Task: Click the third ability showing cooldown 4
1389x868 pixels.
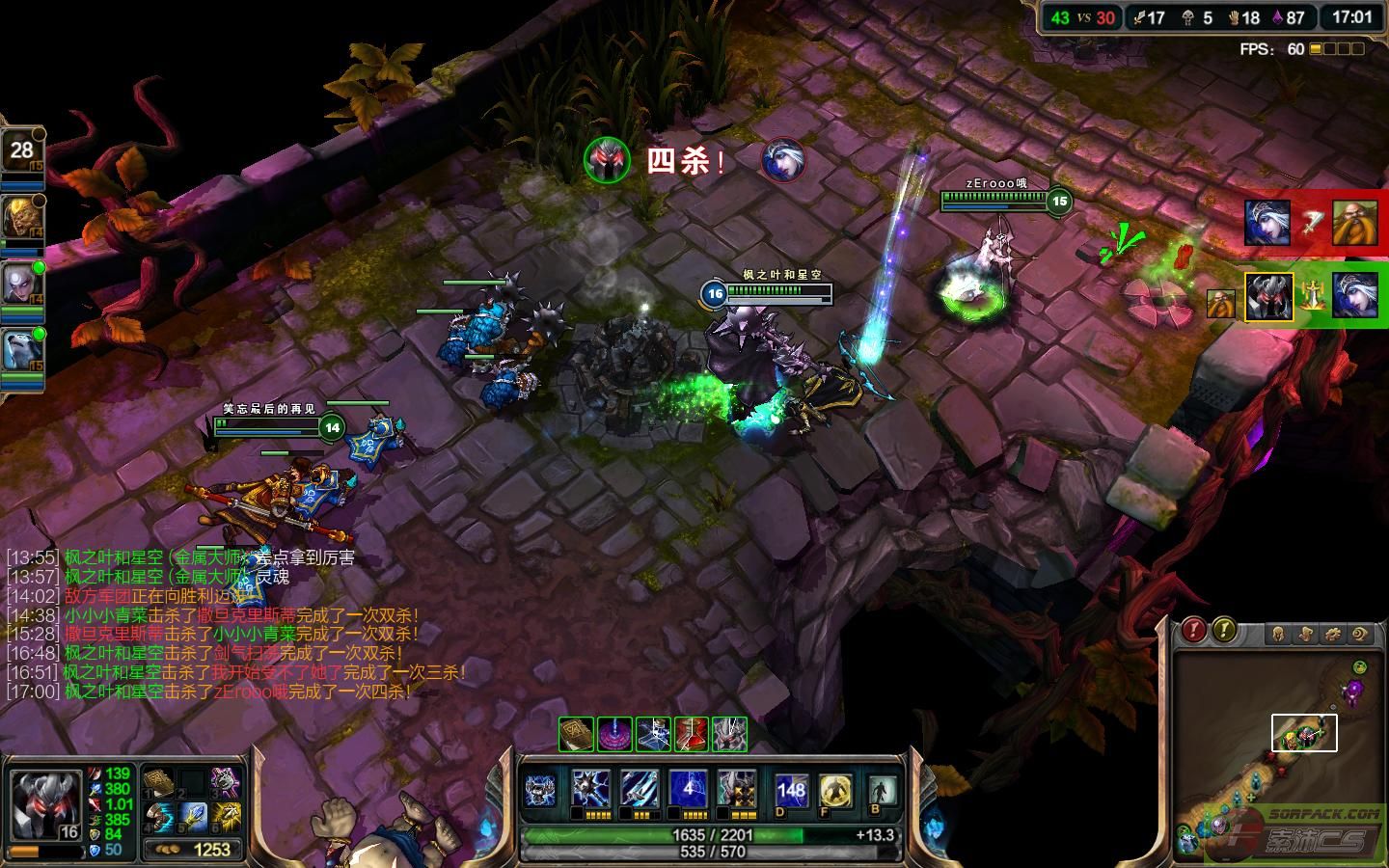Action: 688,790
